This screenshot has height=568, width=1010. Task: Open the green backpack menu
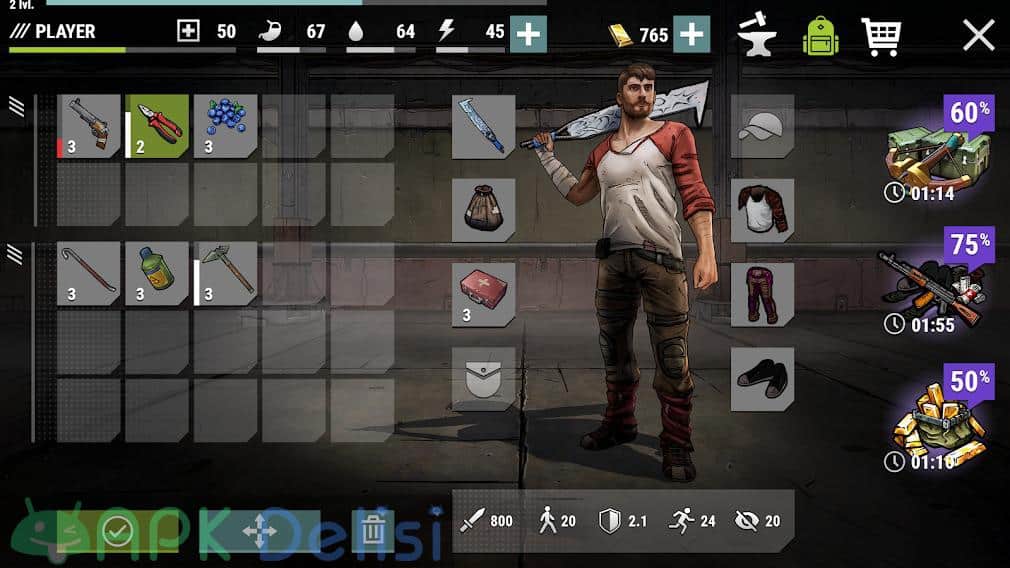pyautogui.click(x=820, y=35)
